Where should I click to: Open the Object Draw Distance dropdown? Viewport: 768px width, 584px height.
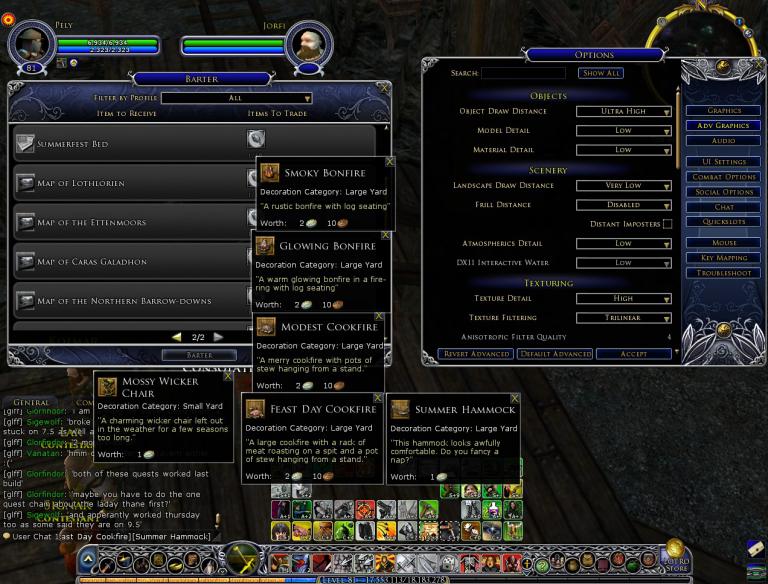(623, 111)
